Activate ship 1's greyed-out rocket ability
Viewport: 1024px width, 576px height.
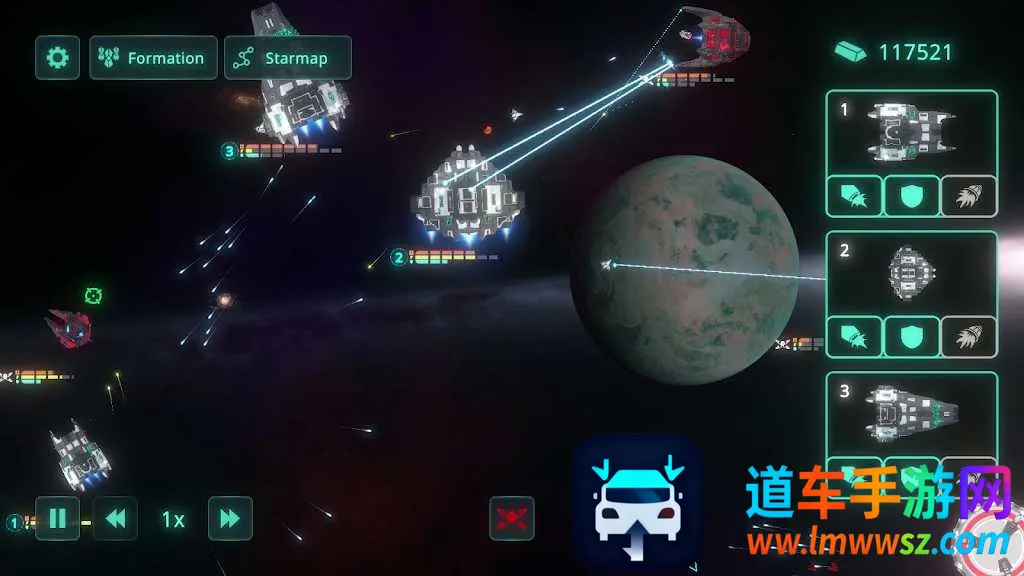coord(969,196)
